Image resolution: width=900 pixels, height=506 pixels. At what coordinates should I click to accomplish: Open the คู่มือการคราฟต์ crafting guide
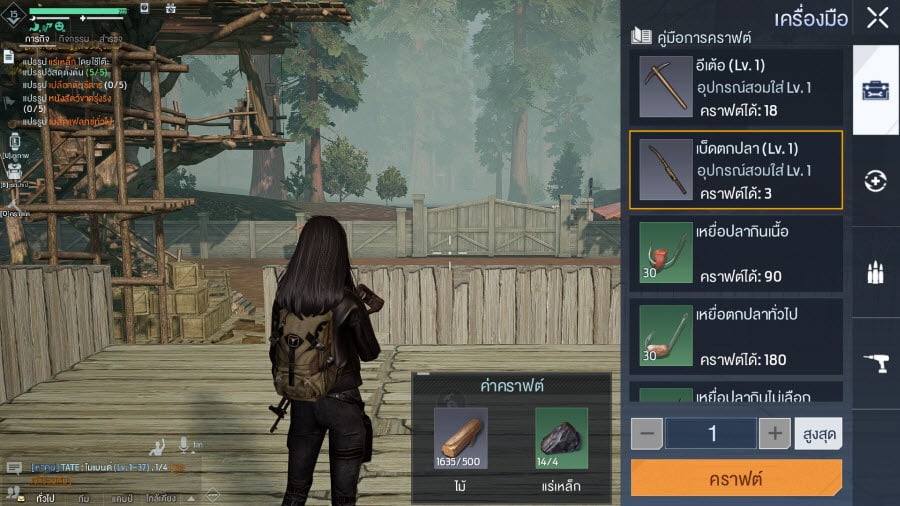(690, 37)
